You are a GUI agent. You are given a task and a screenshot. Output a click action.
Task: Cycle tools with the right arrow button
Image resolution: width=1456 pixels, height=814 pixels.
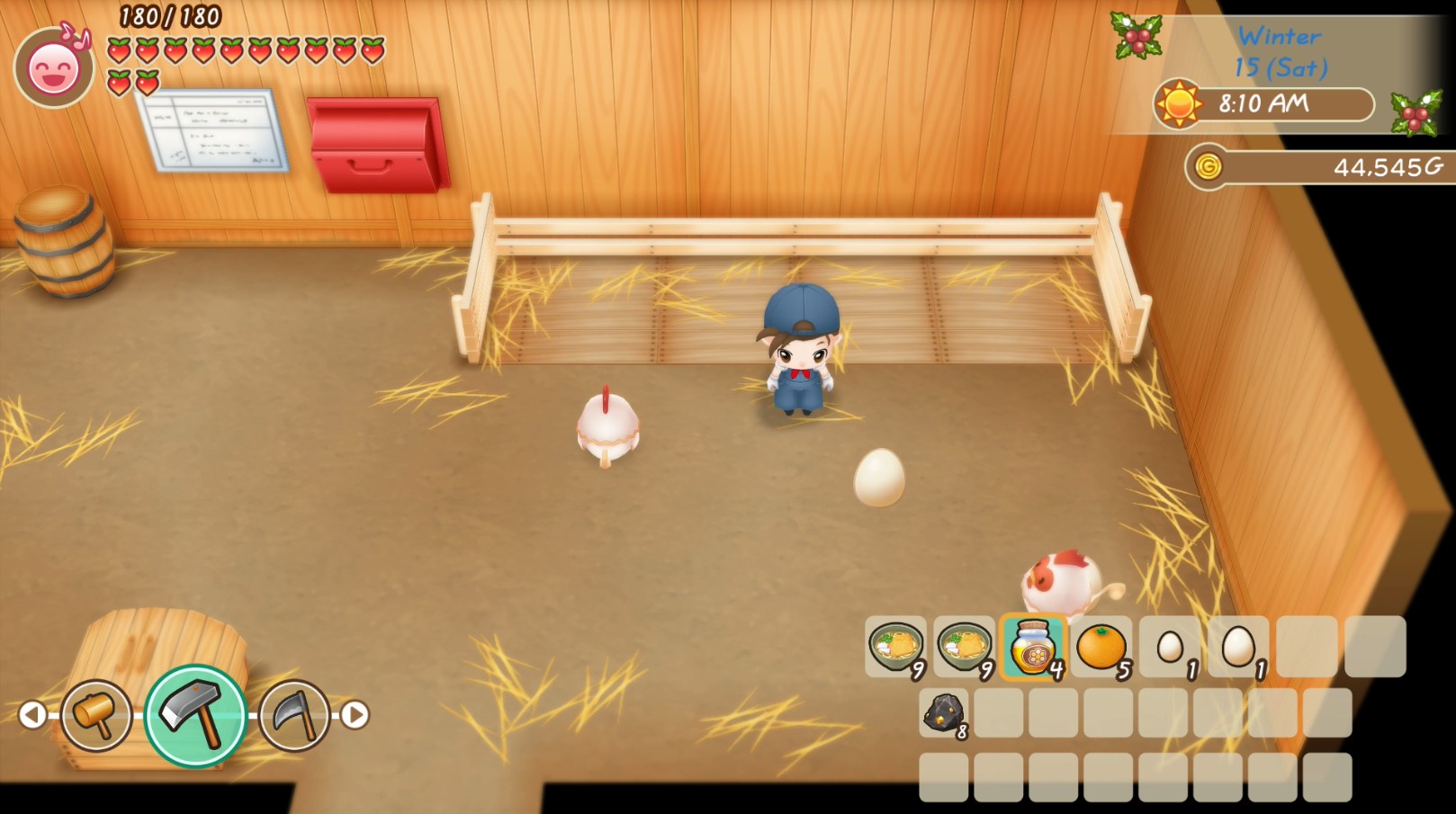355,715
